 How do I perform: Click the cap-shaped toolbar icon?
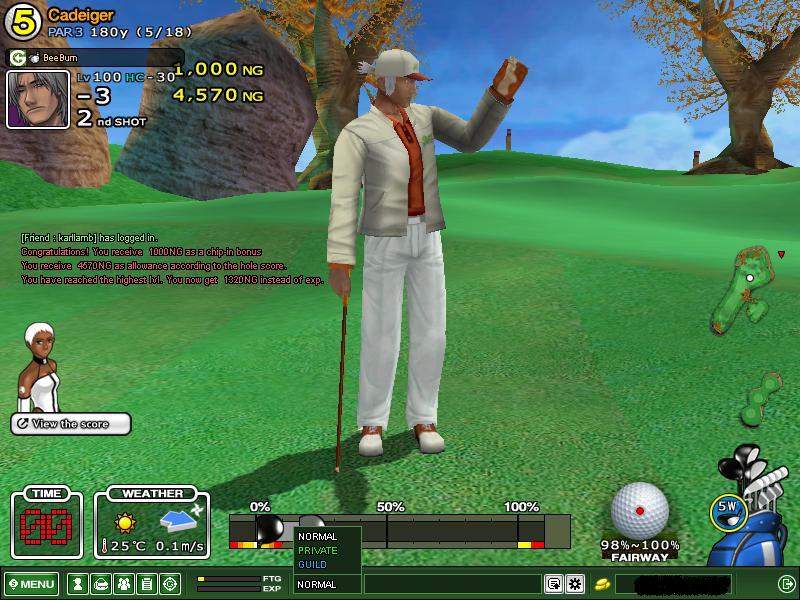coord(100,584)
